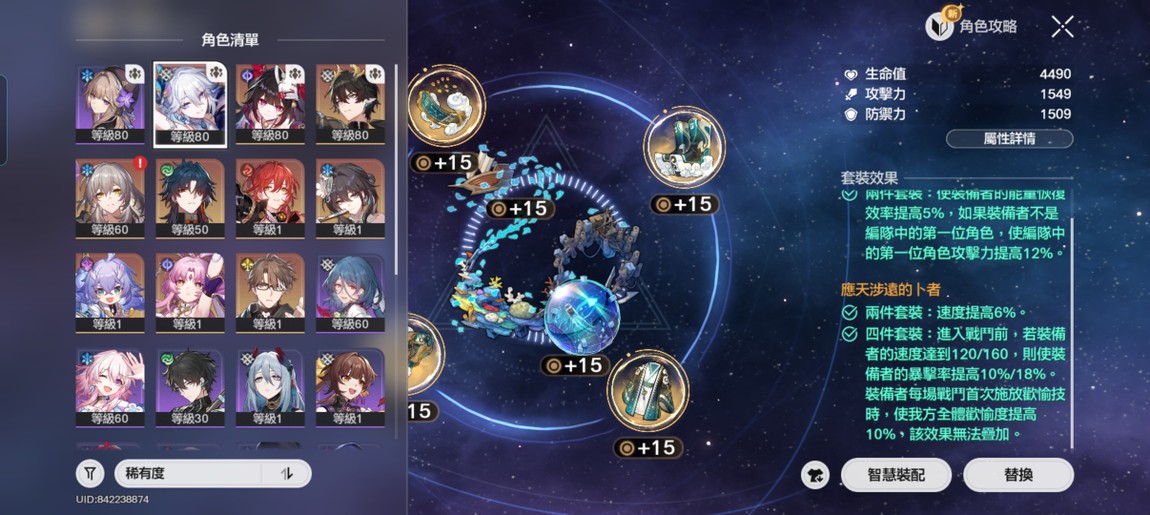Close the relic screen with the X
Viewport: 1150px width, 515px height.
point(1062,27)
